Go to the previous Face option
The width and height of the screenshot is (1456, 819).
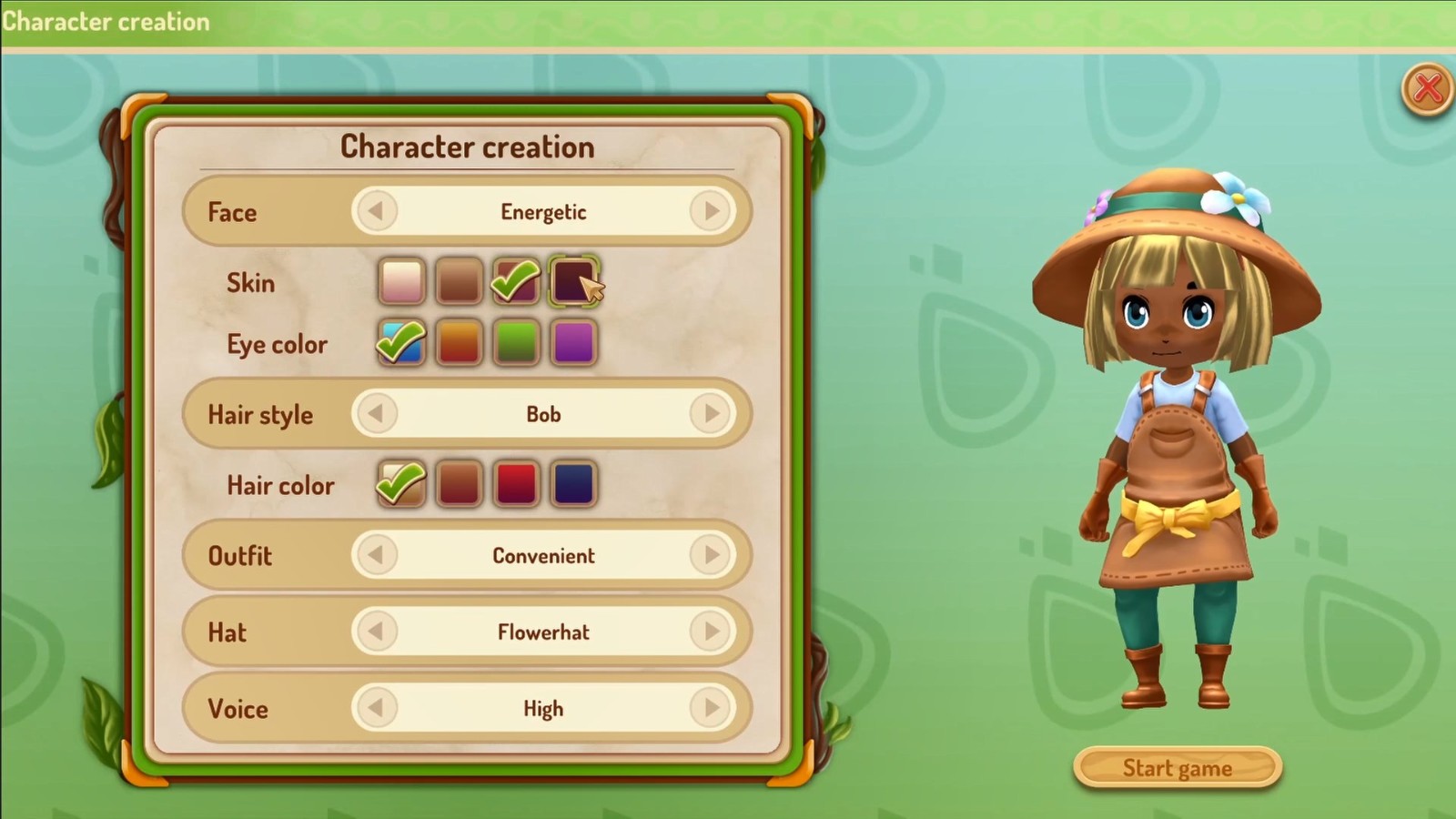[376, 212]
